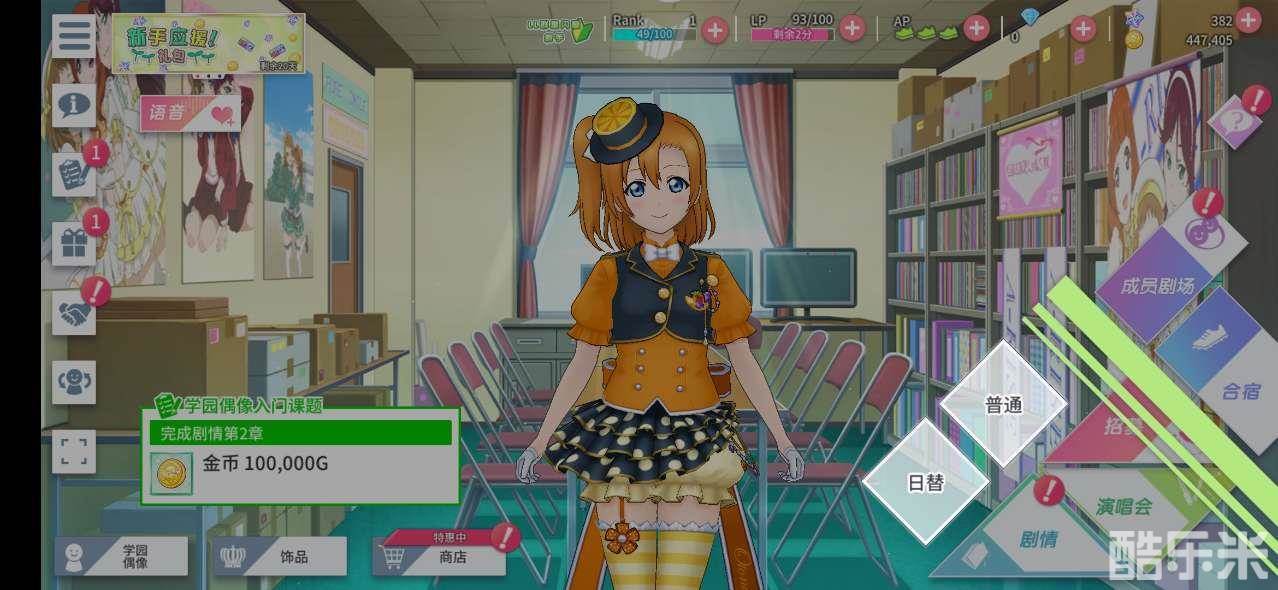The width and height of the screenshot is (1278, 590).
Task: Open the task checklist icon
Action: 74,174
